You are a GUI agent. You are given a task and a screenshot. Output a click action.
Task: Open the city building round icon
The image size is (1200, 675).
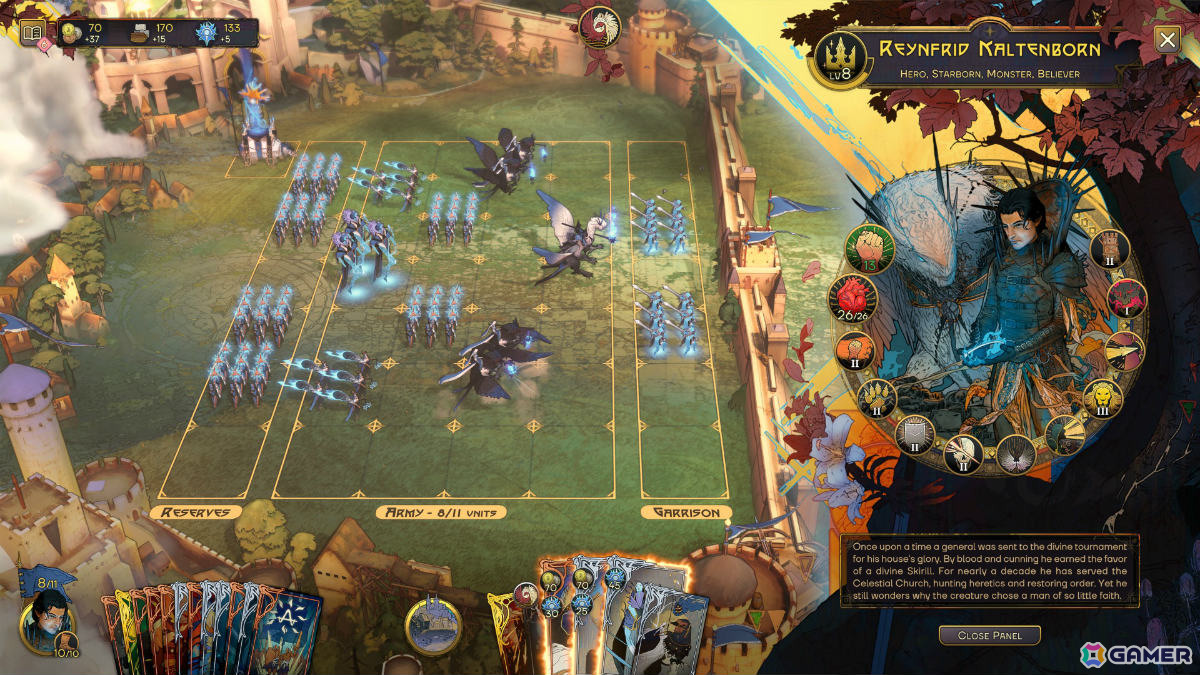tap(433, 626)
